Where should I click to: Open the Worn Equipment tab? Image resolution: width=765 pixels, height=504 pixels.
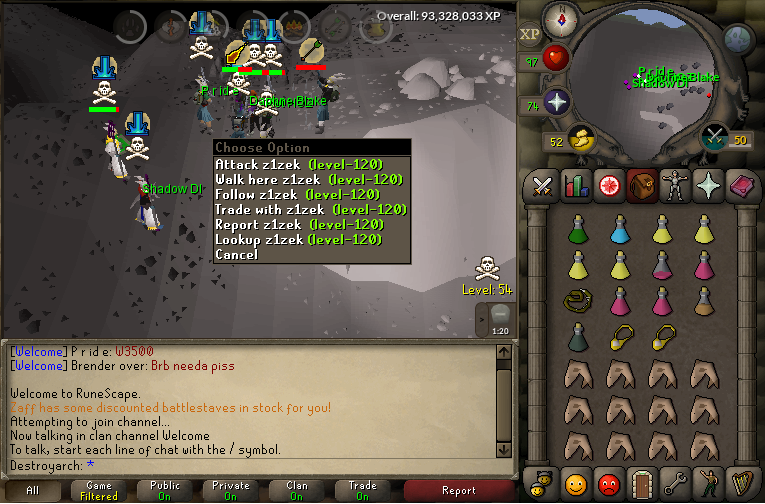point(675,186)
